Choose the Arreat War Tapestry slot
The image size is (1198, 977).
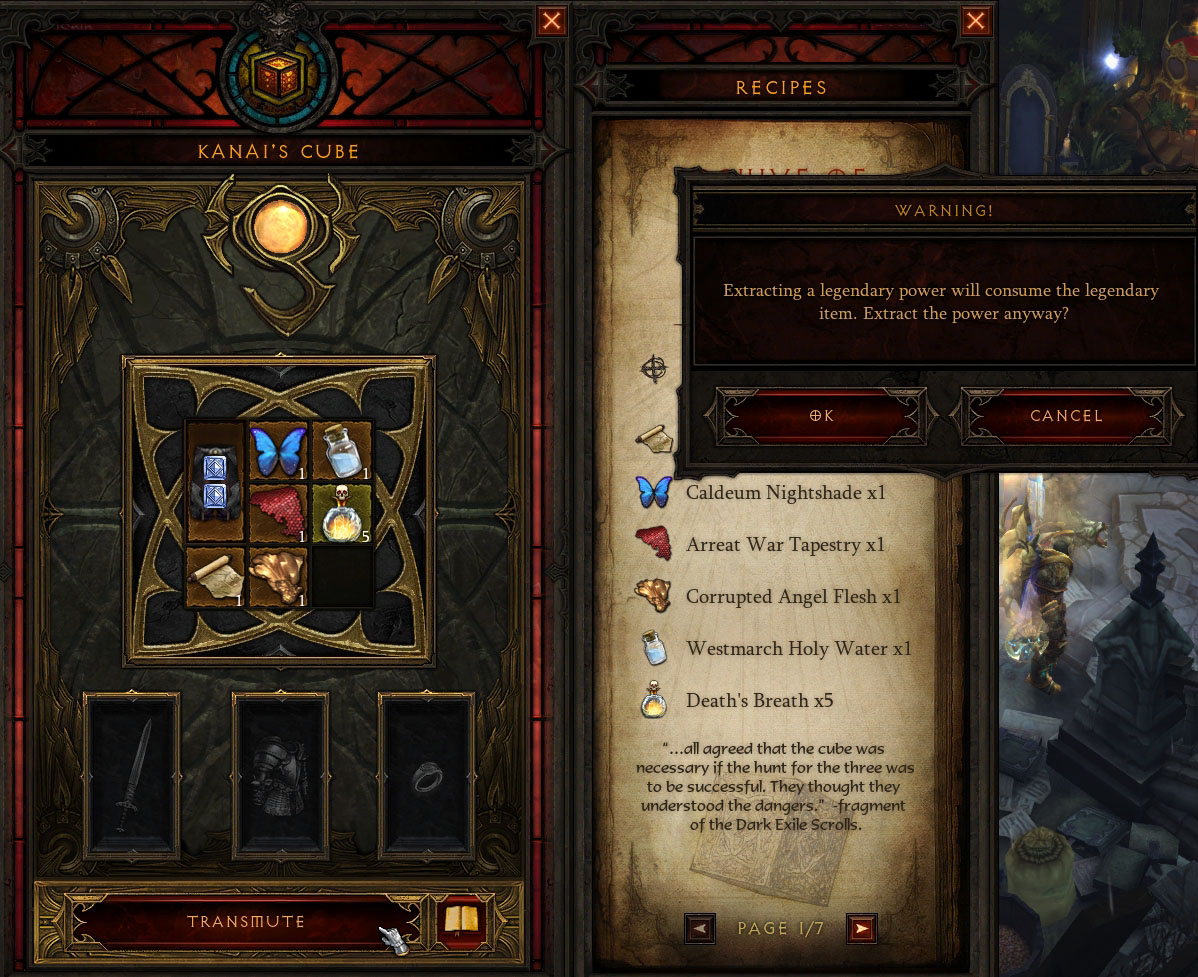(279, 513)
